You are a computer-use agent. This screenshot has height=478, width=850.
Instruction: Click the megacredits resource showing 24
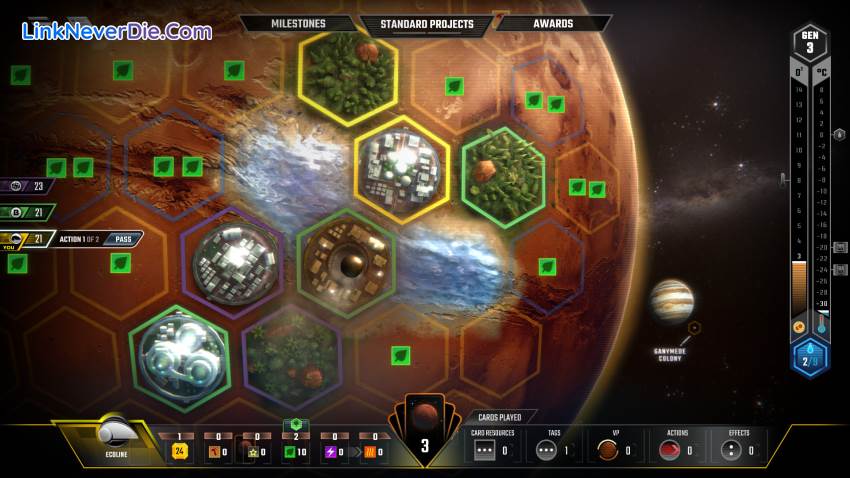click(x=180, y=451)
